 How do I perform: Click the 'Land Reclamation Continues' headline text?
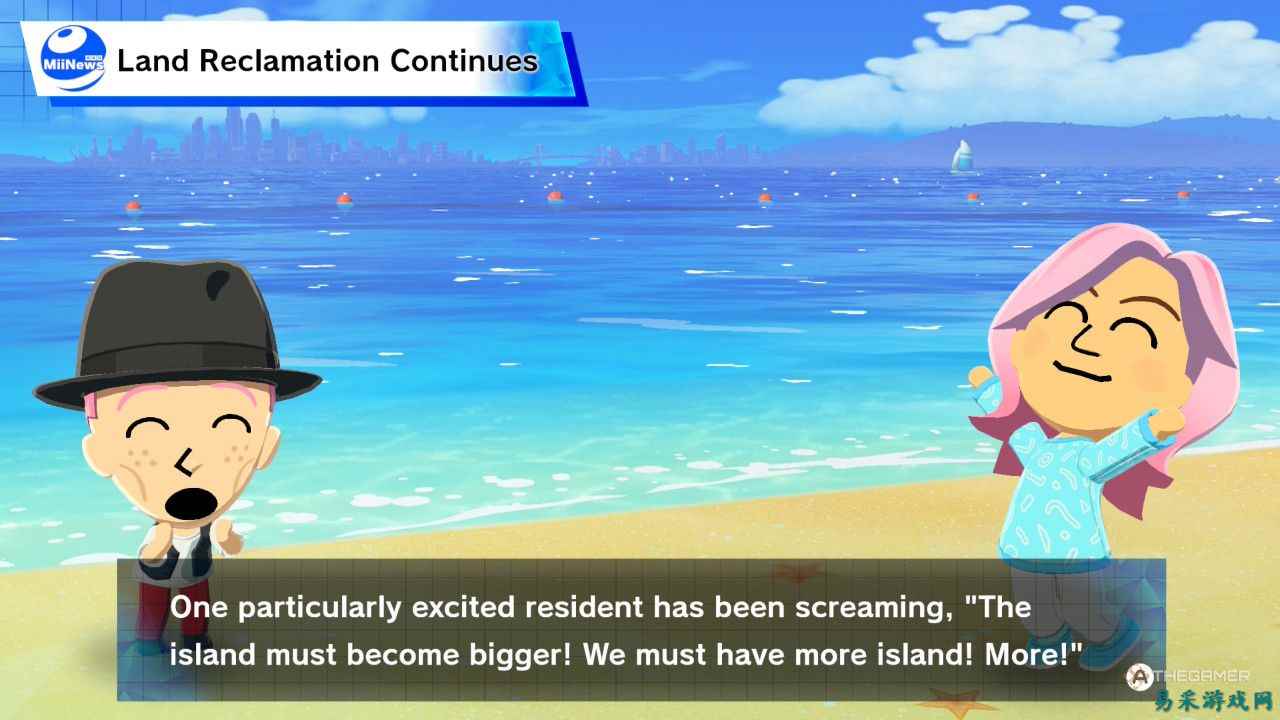327,61
